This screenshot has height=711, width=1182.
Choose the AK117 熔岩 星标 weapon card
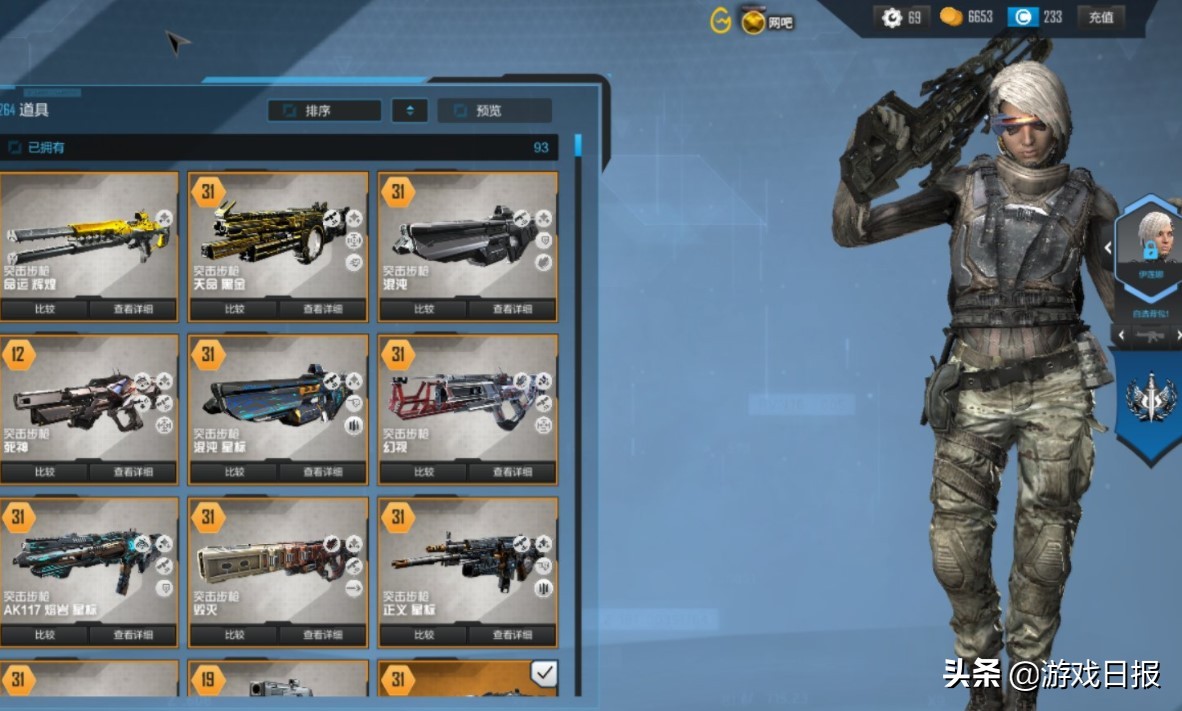pos(88,561)
